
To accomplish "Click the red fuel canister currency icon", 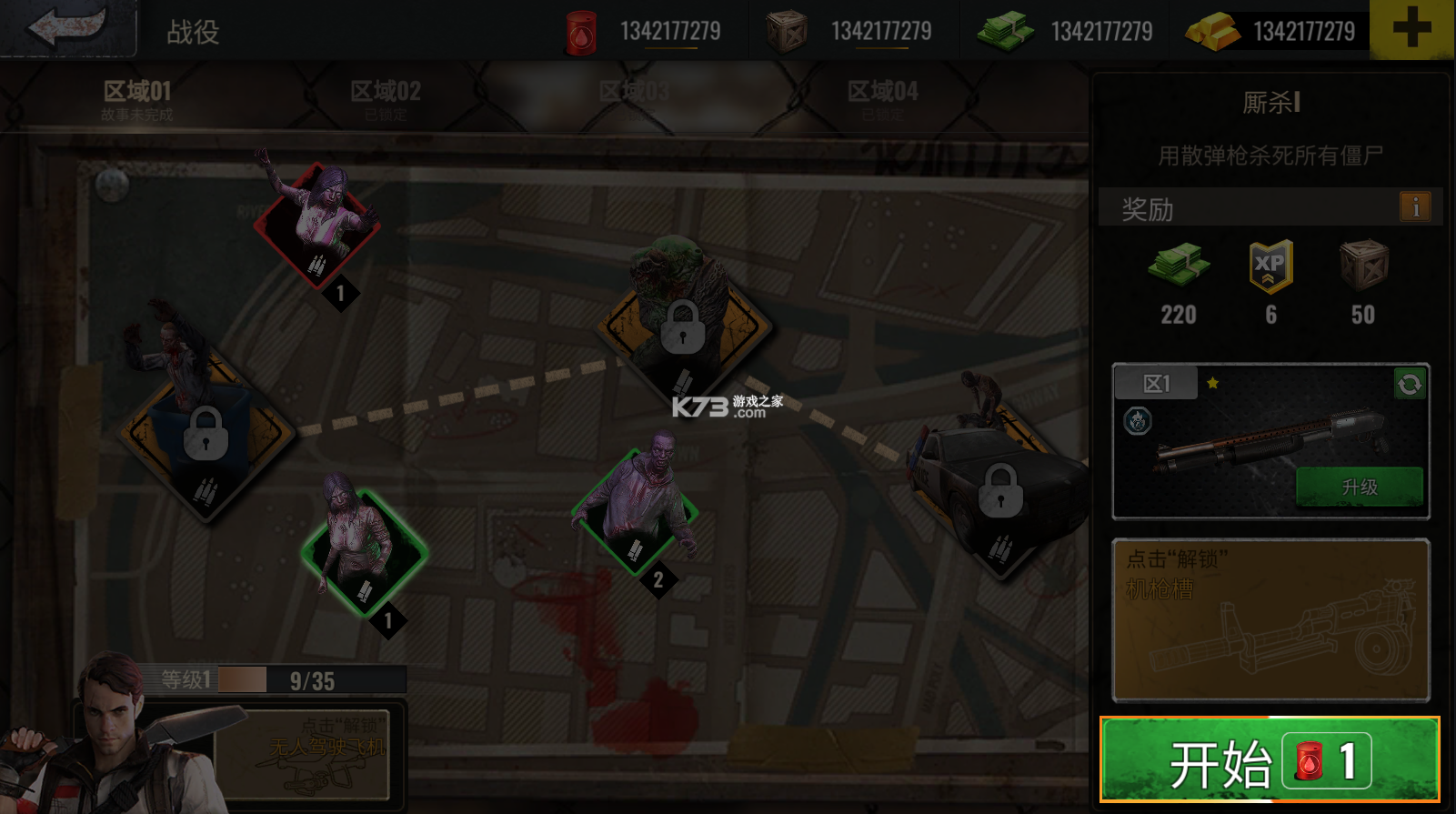I will pos(583,29).
